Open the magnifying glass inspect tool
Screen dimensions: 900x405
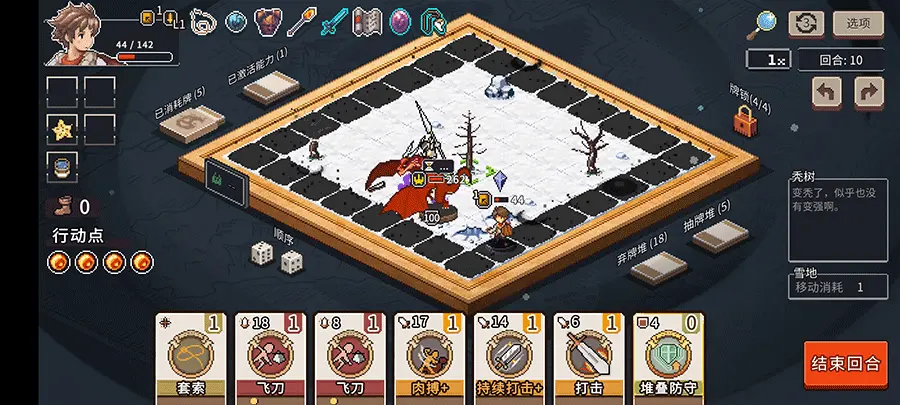click(766, 22)
